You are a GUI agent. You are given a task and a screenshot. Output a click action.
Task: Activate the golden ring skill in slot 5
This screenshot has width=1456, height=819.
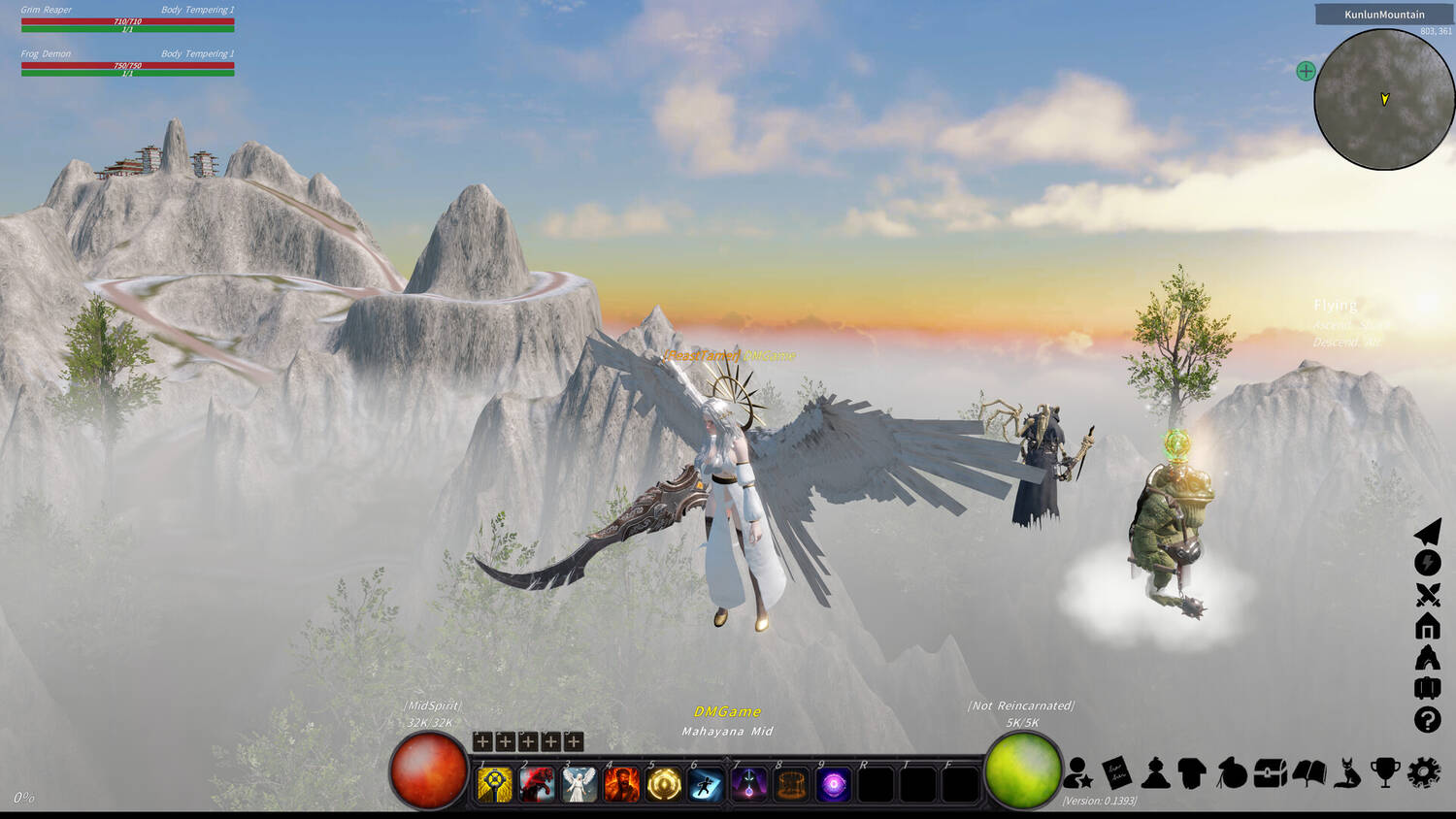coord(664,784)
